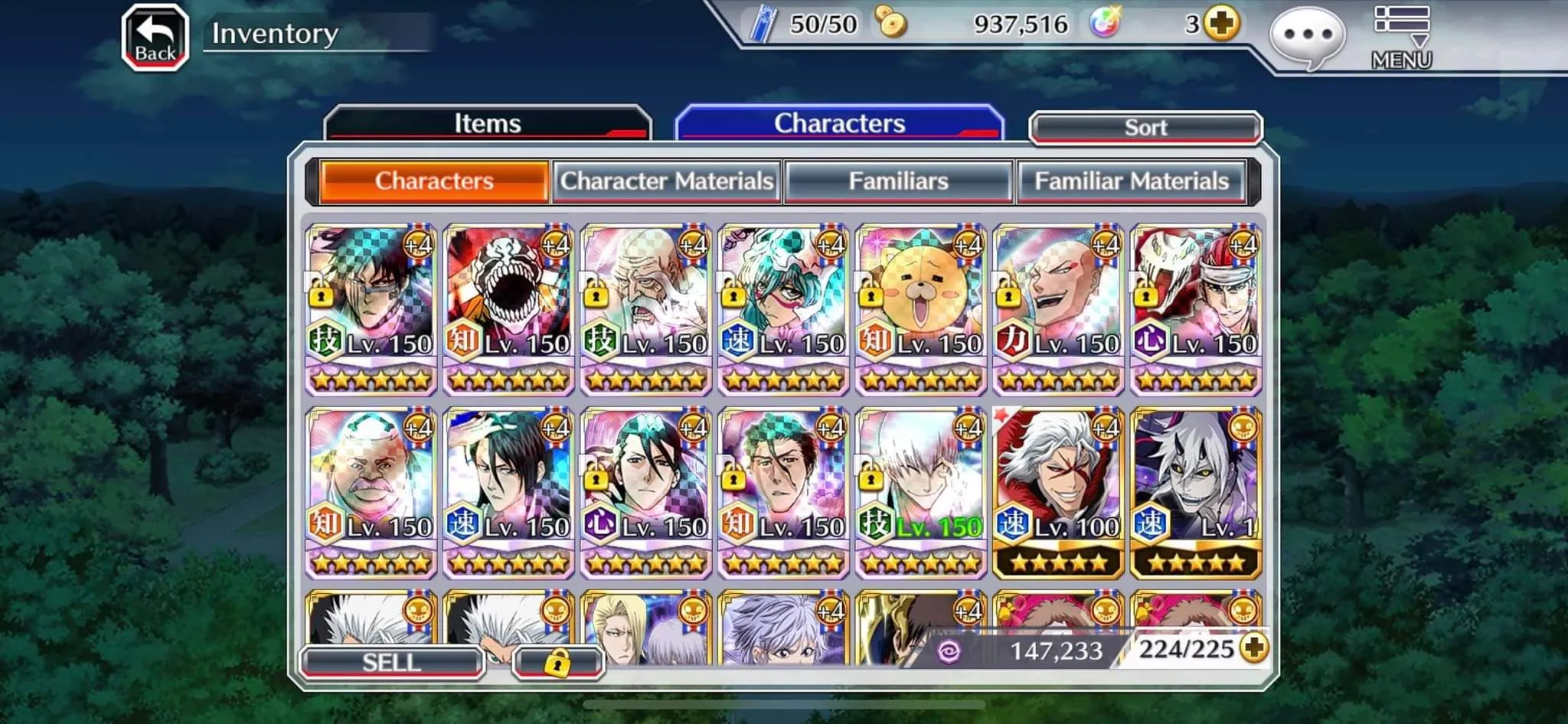Expand character capacity with the plus icon
This screenshot has height=724, width=1568.
point(1253,648)
